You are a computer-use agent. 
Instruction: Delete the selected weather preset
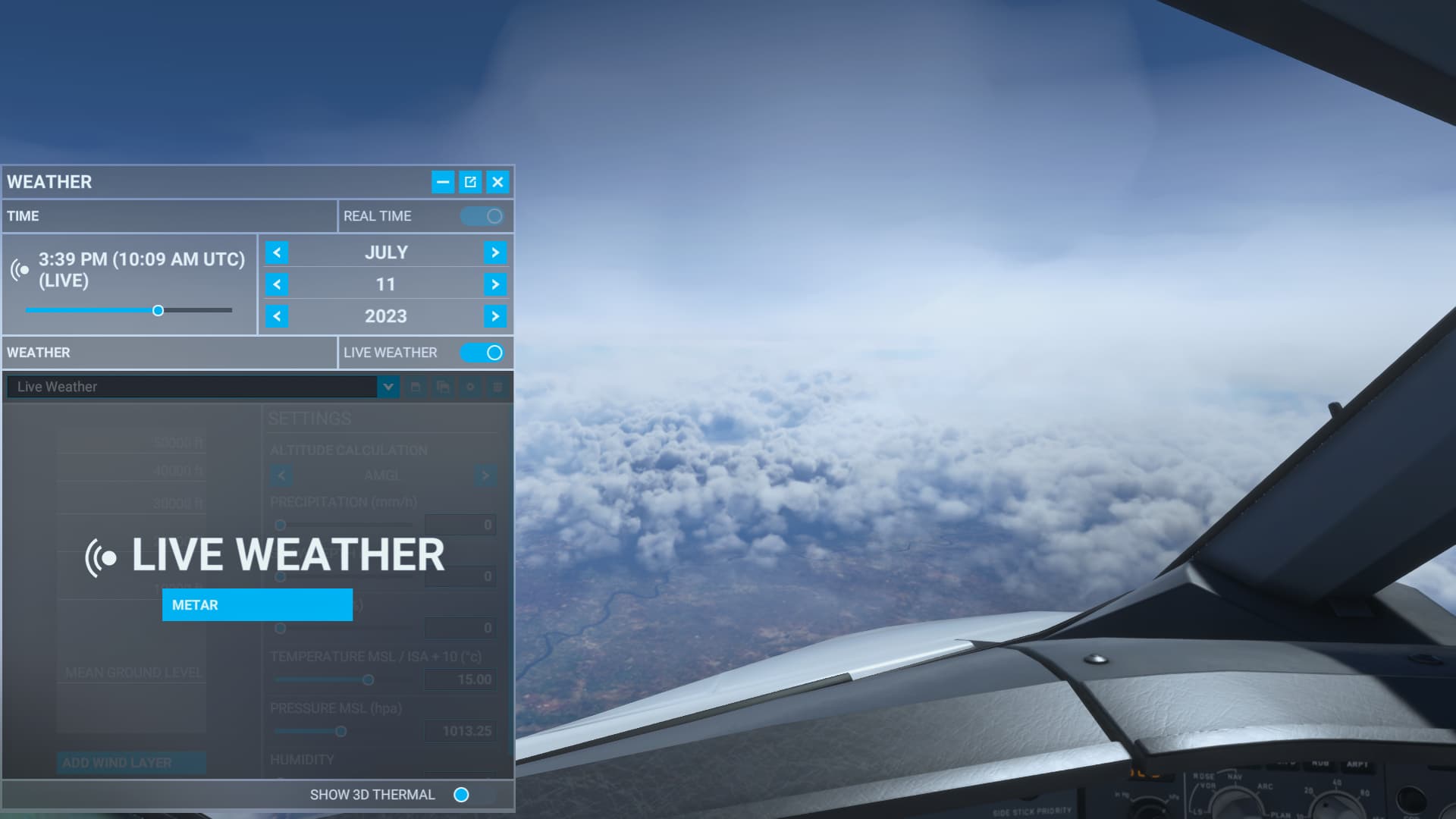click(x=498, y=387)
